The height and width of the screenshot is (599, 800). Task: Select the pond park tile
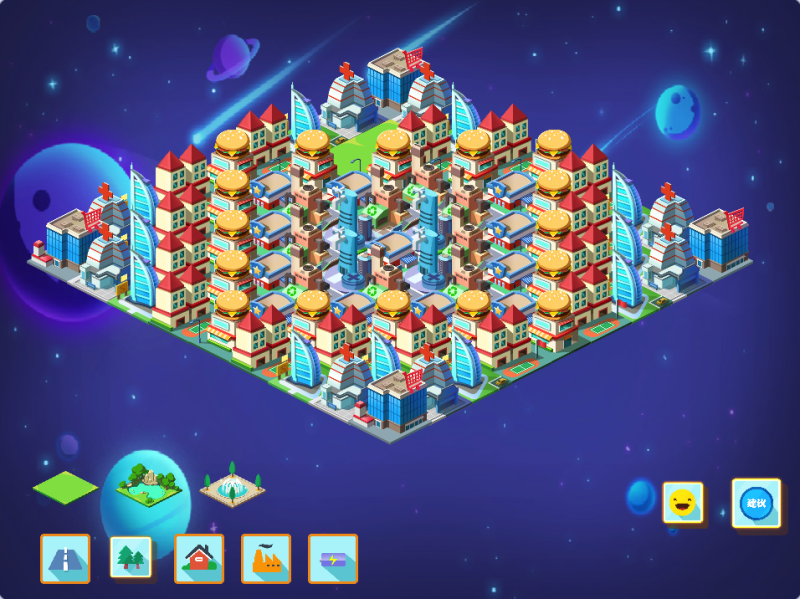click(148, 484)
